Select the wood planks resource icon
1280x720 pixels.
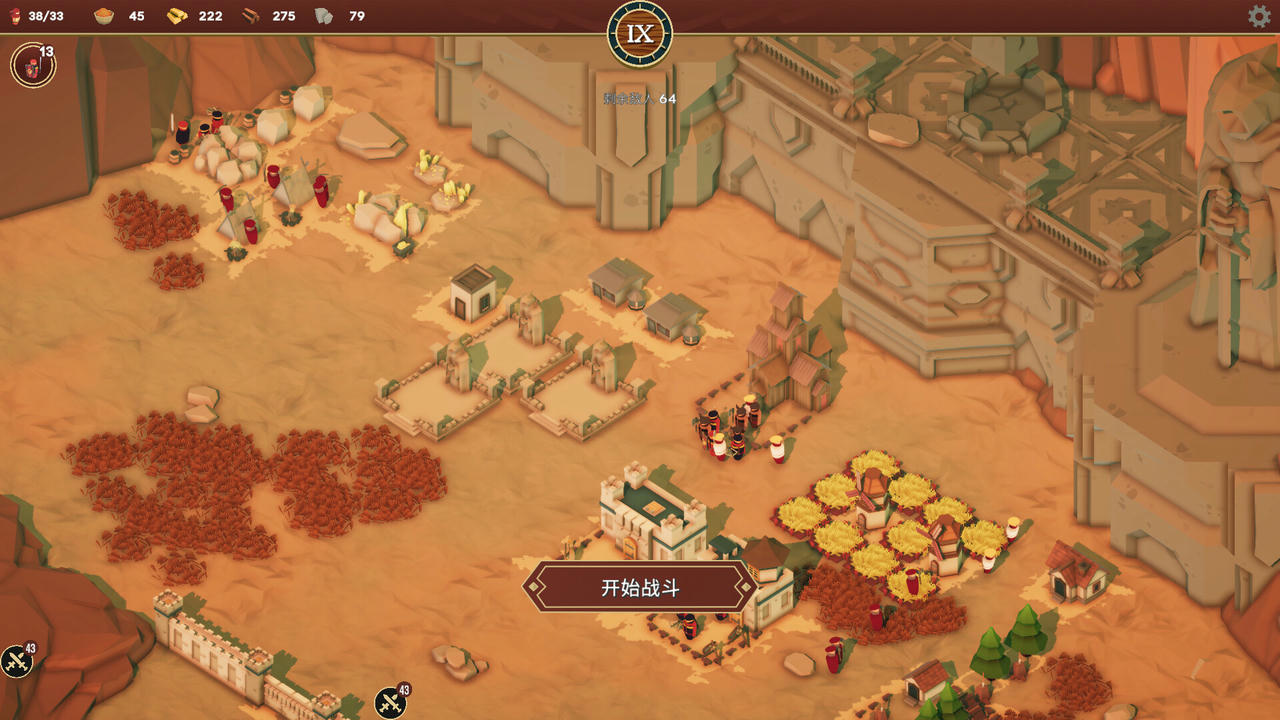(x=248, y=16)
